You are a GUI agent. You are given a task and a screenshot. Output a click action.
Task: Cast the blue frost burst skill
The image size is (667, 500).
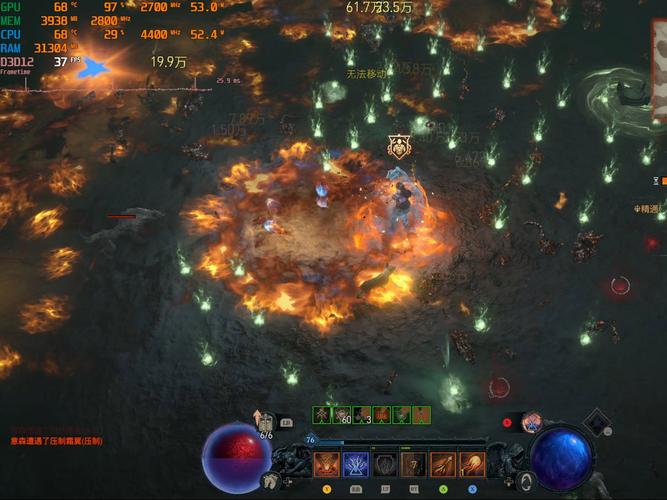tap(356, 465)
